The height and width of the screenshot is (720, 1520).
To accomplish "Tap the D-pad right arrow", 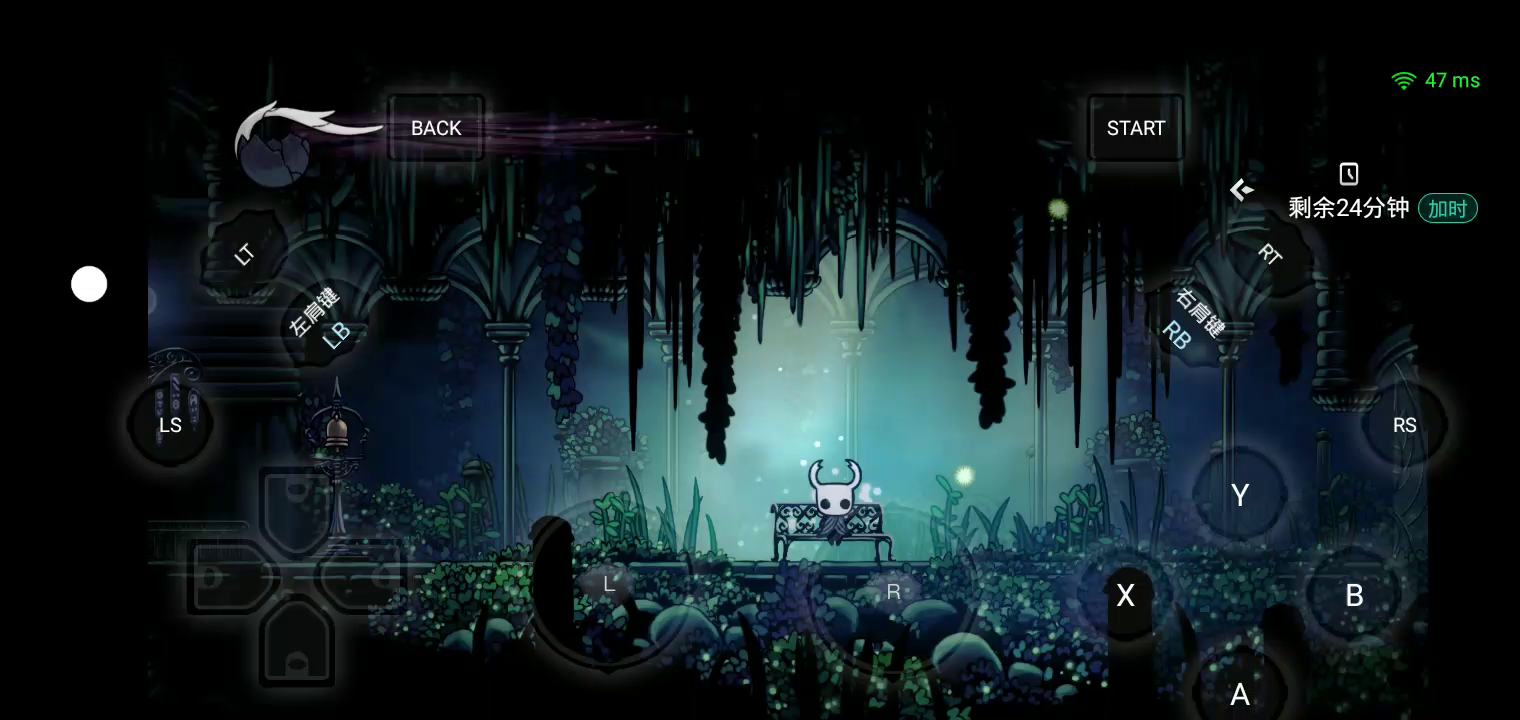I will pyautogui.click(x=362, y=577).
